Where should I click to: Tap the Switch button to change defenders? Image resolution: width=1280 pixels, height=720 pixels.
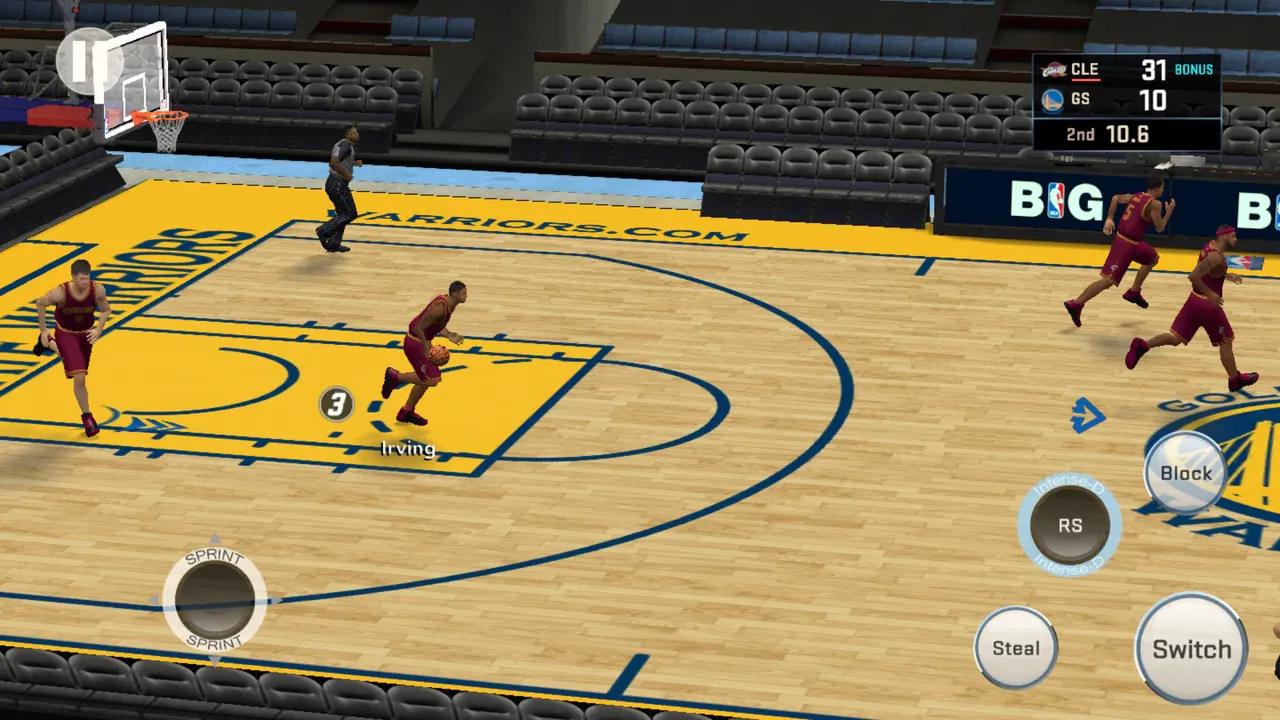[x=1190, y=649]
